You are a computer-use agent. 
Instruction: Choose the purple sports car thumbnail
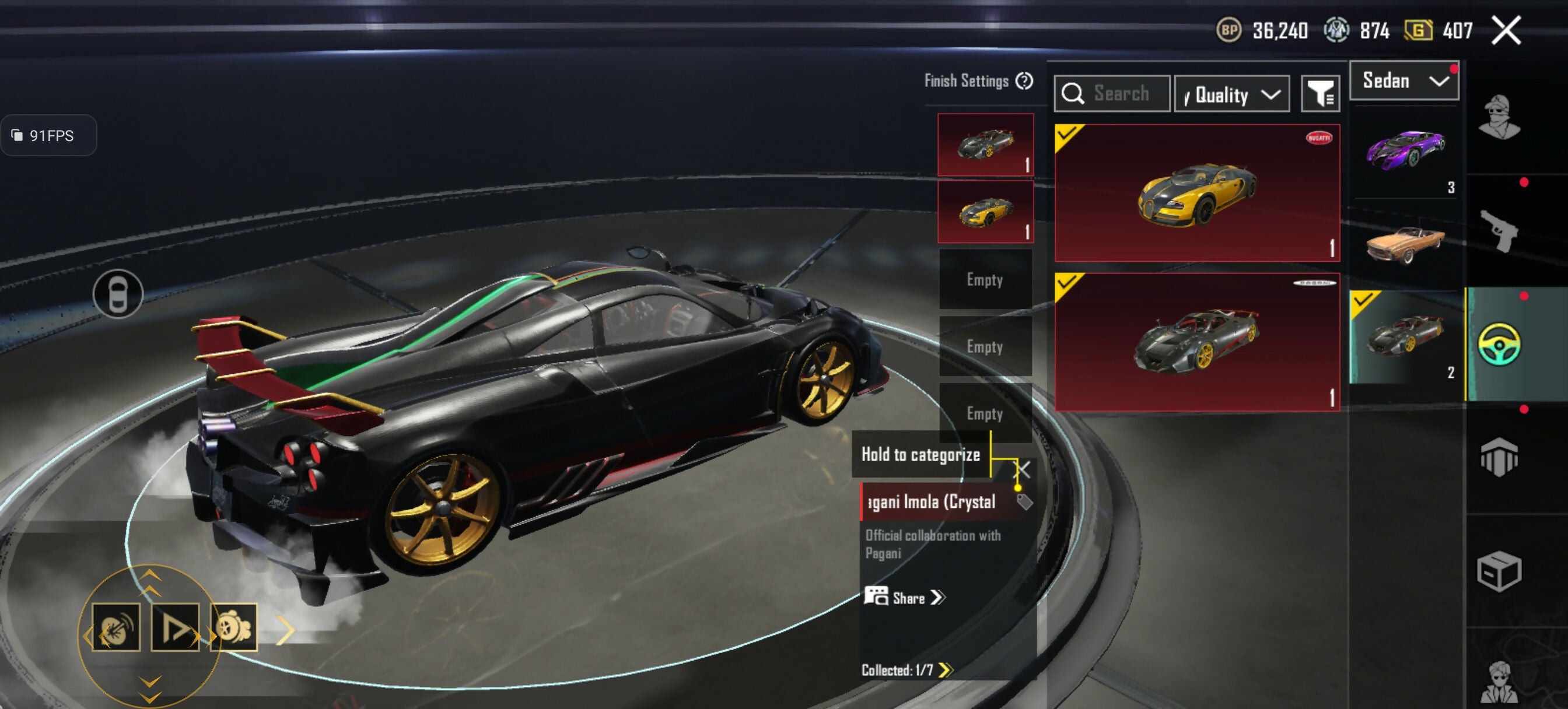(x=1403, y=152)
